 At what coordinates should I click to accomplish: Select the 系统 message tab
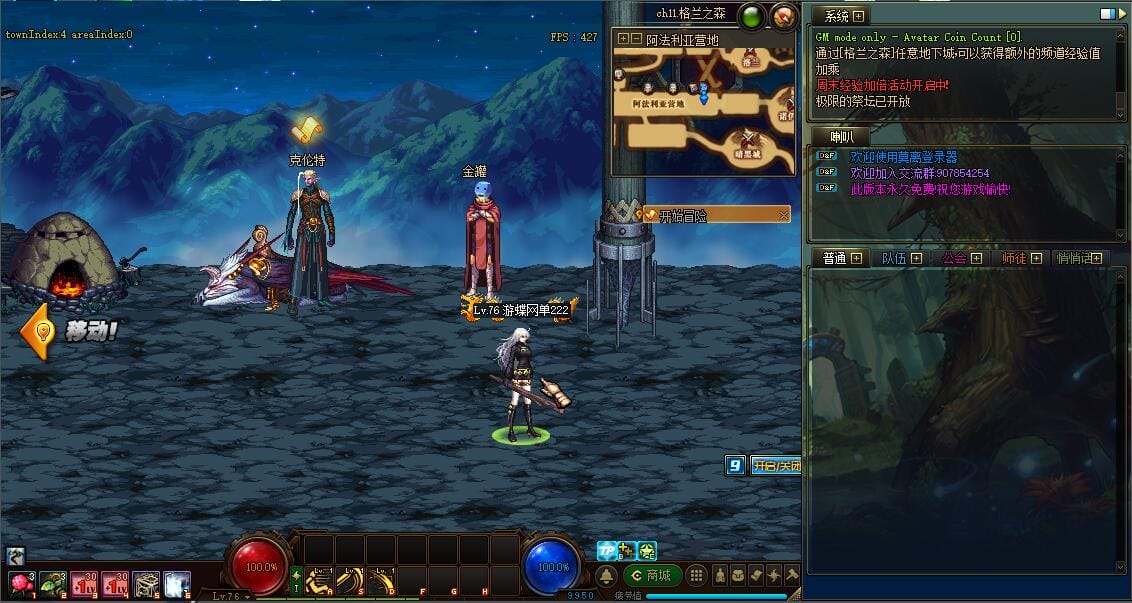(x=836, y=16)
